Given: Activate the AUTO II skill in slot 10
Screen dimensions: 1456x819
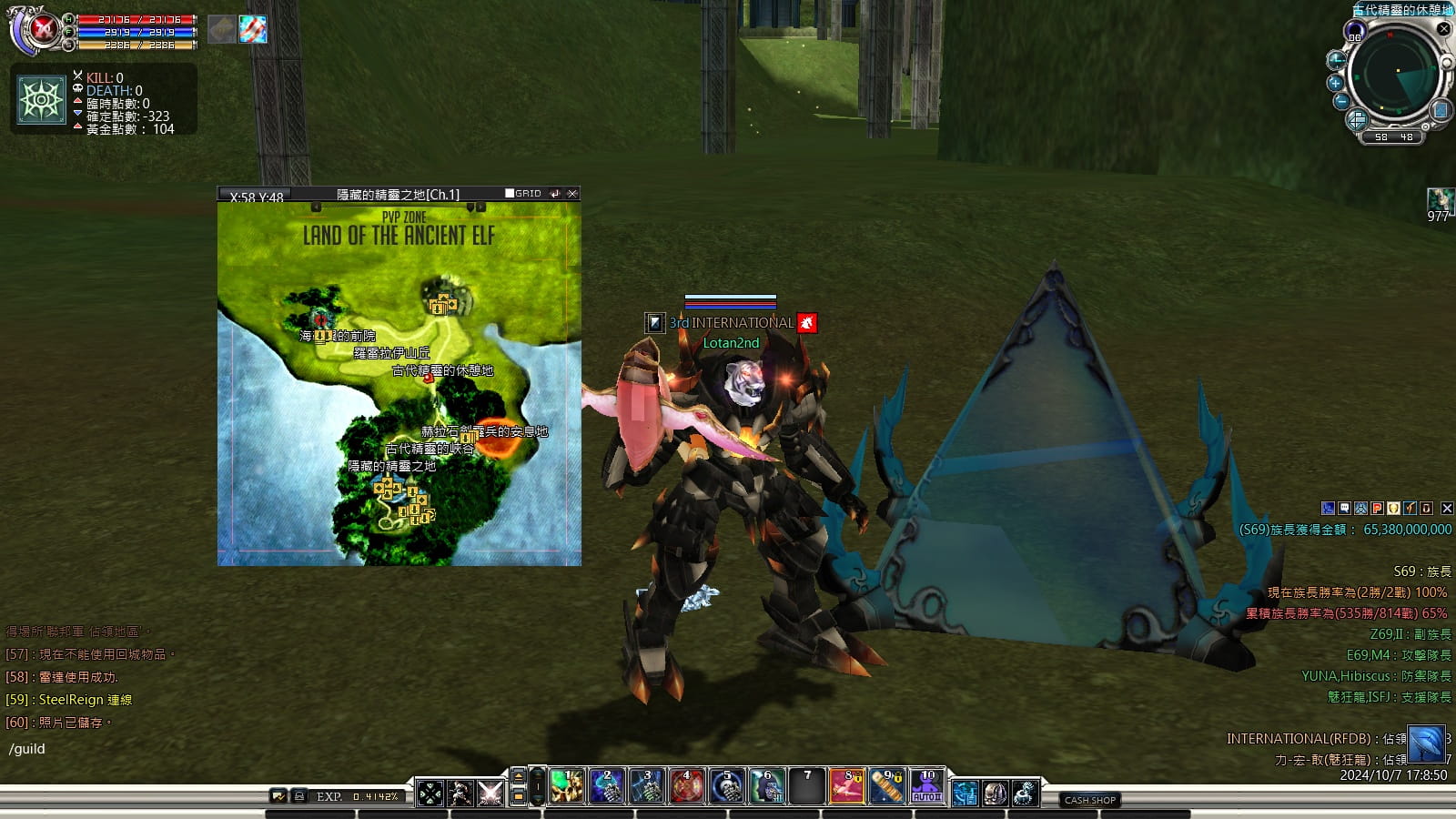Looking at the screenshot, I should (927, 787).
